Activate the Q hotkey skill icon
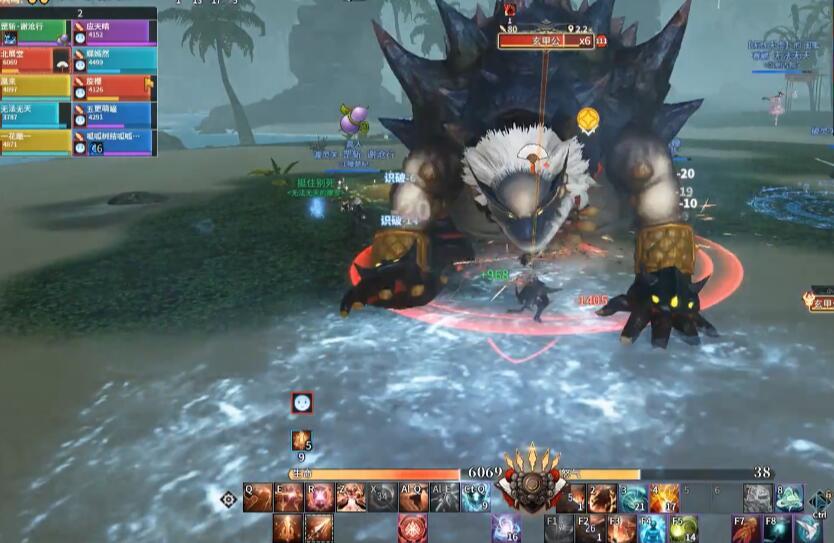The height and width of the screenshot is (543, 834). click(258, 497)
